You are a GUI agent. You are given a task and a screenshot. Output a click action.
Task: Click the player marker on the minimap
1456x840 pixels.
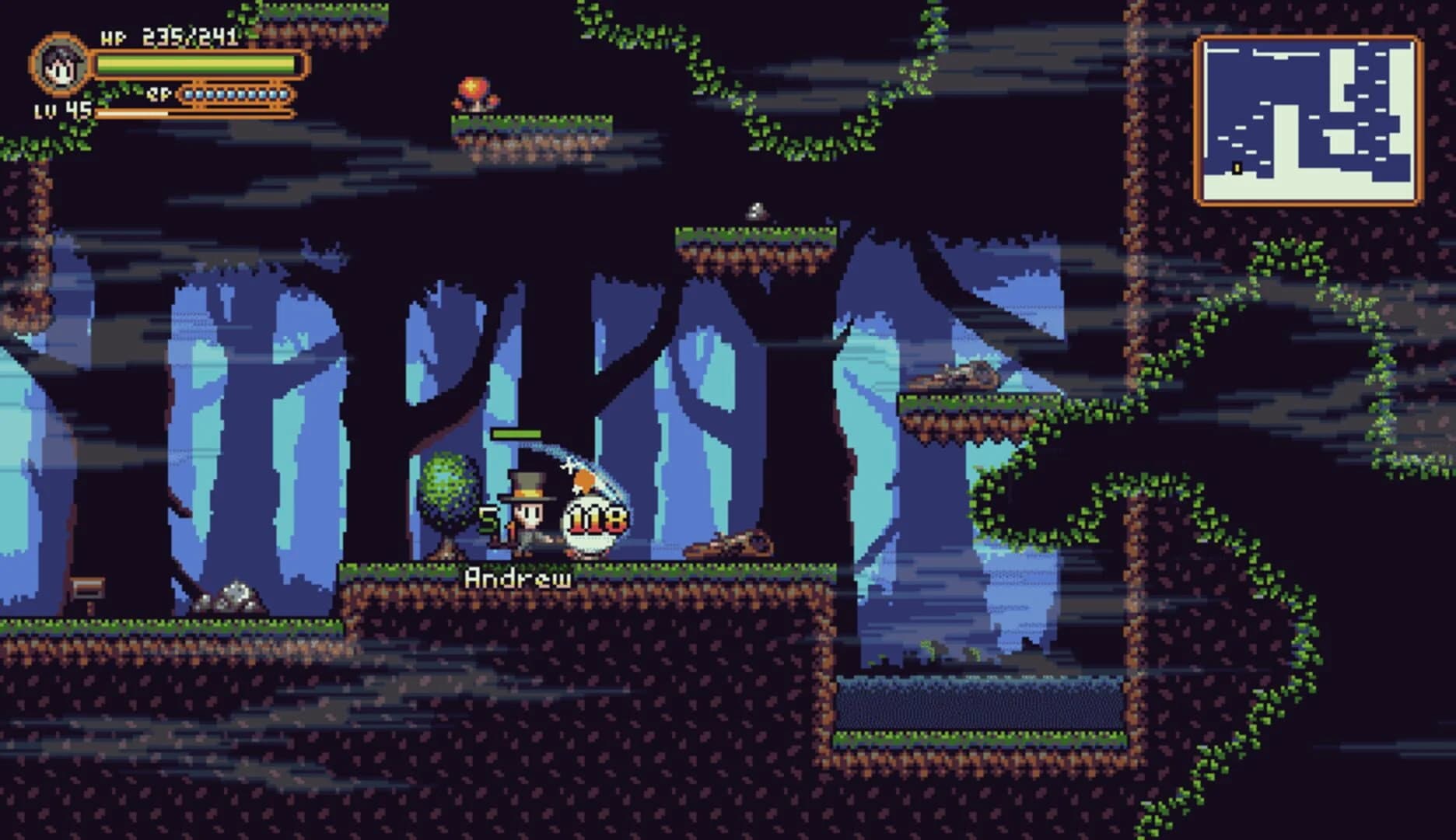point(1237,168)
